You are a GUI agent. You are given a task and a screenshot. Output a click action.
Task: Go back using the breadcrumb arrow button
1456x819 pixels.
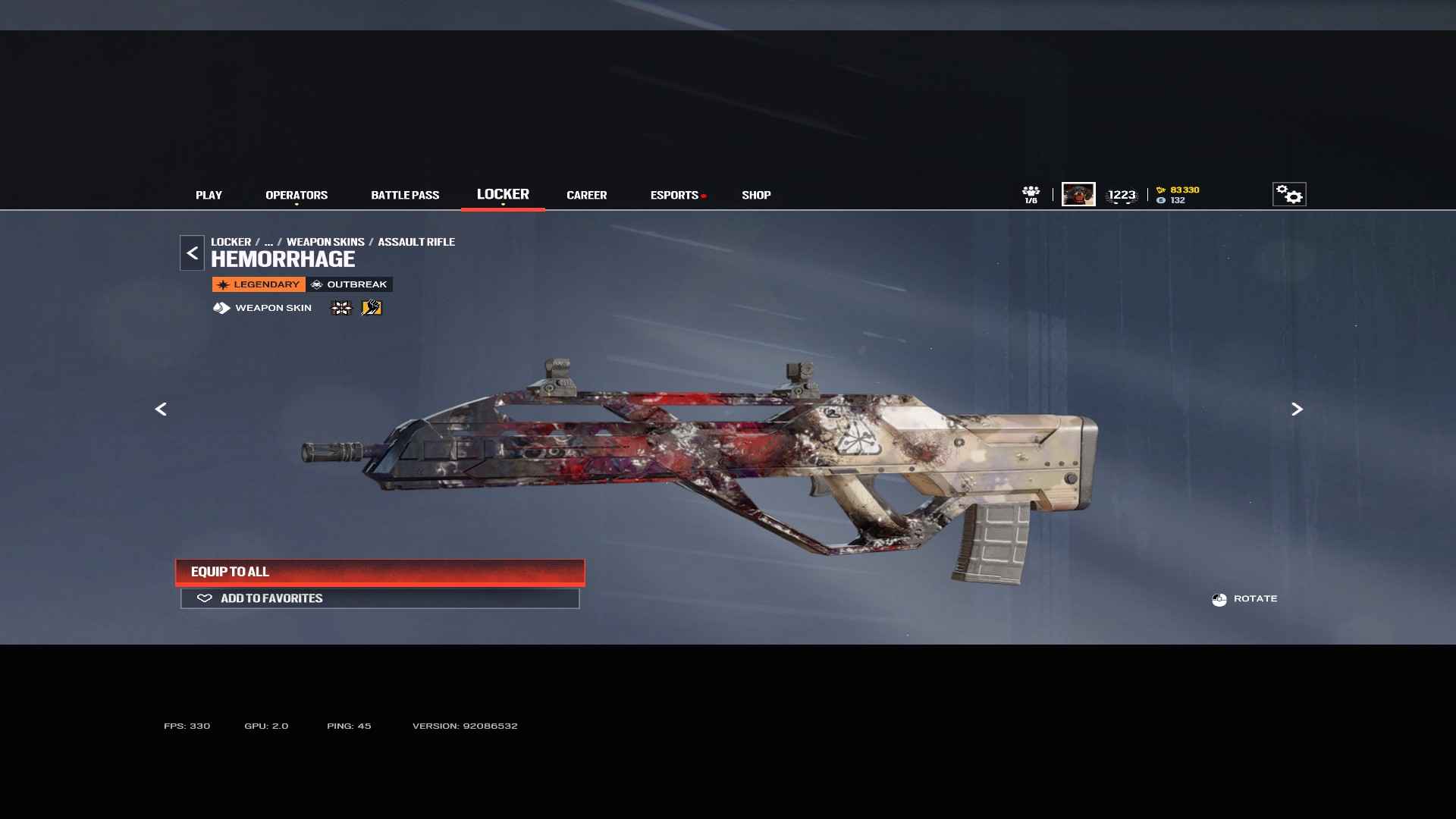(x=192, y=253)
